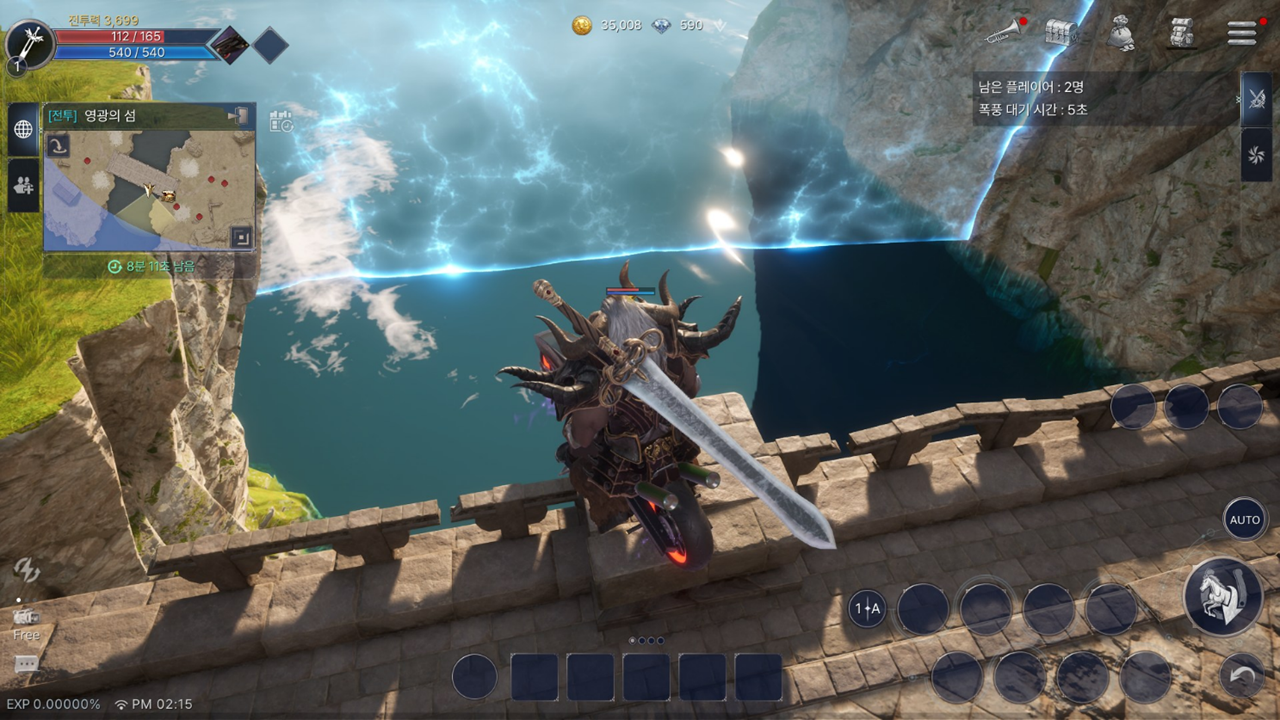Switch the Free camera mode
Viewport: 1280px width, 720px height.
26,622
